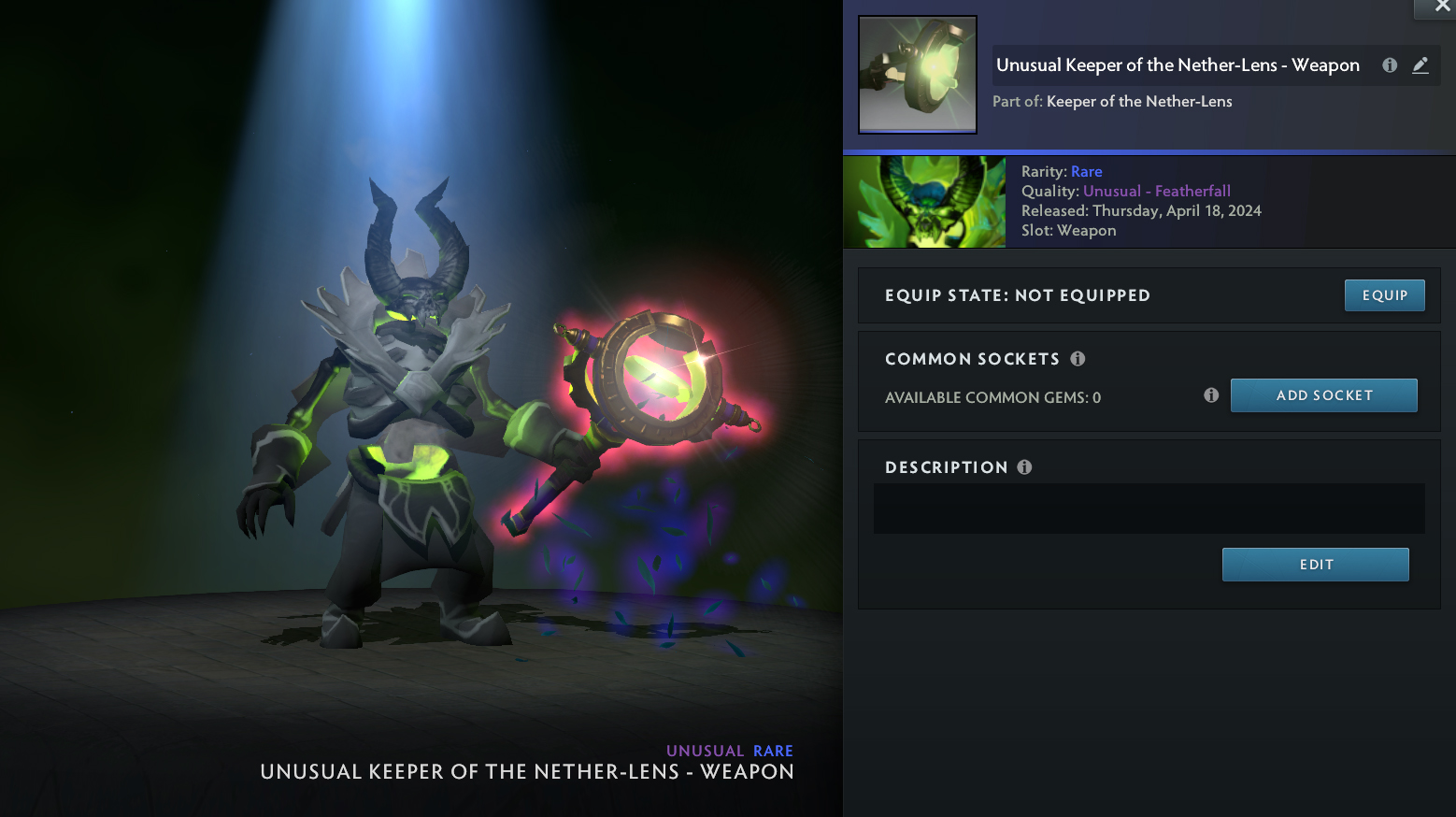Open the Description info icon

point(1024,467)
